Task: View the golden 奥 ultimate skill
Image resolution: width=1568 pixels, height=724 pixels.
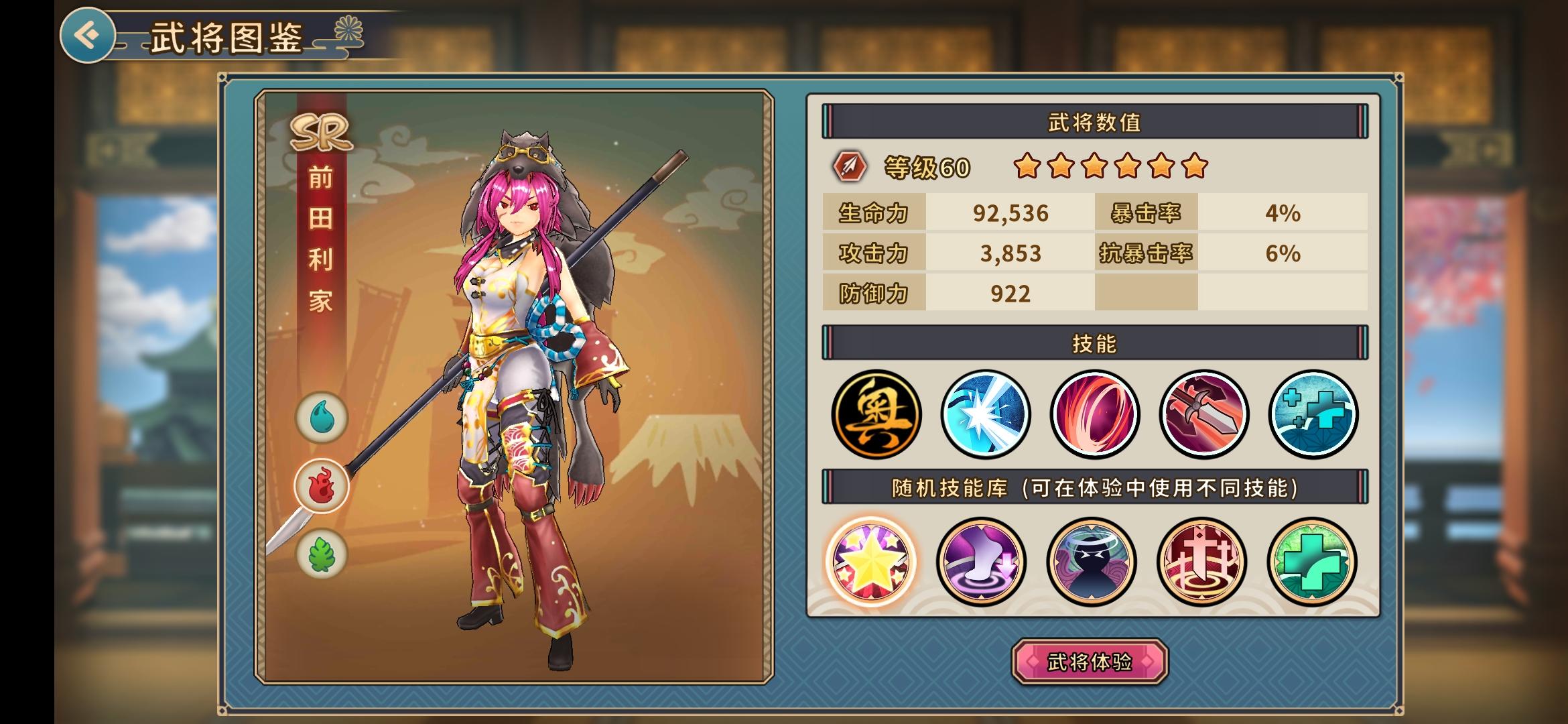Action: [876, 414]
